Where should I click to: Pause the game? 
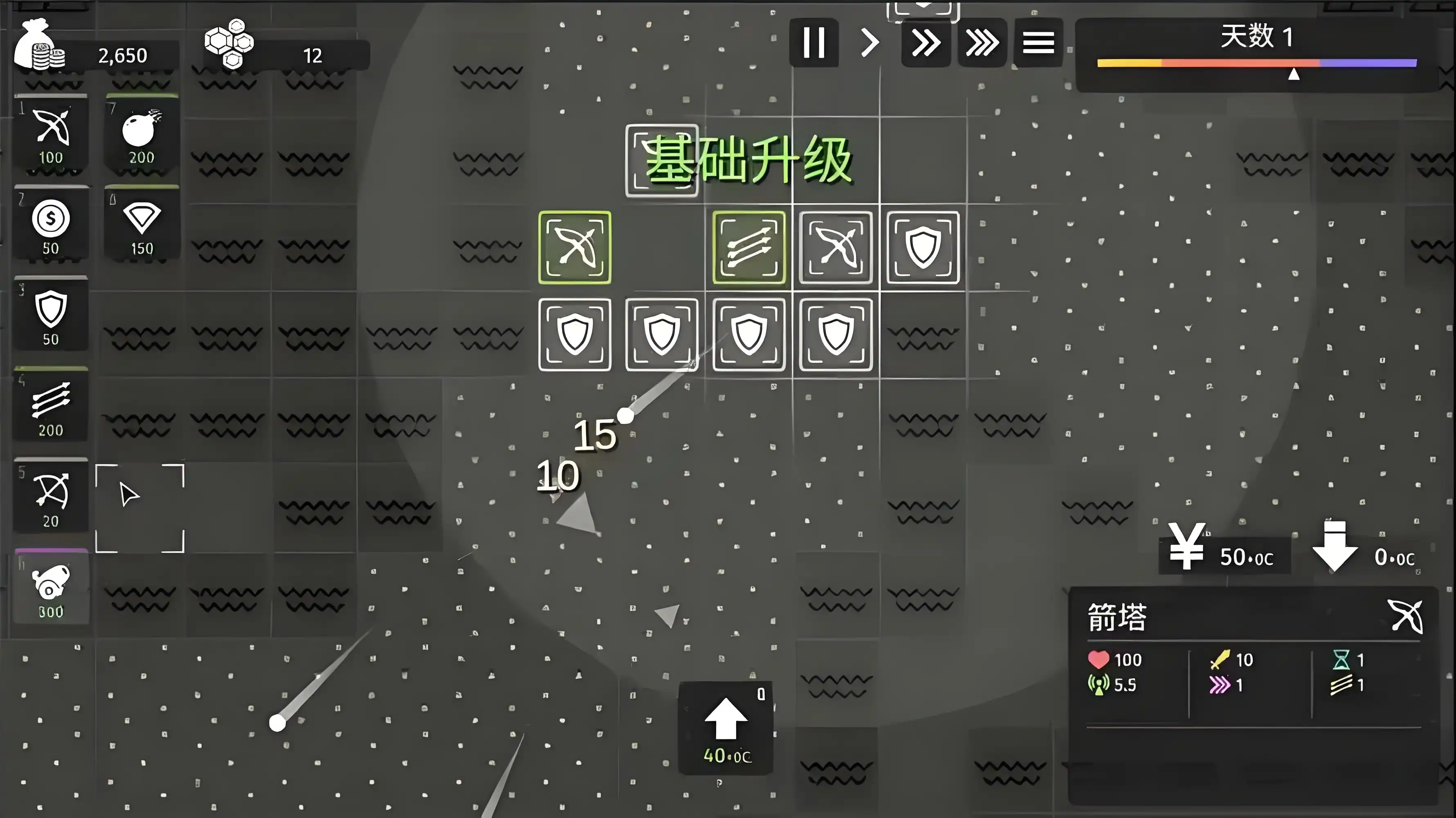814,43
